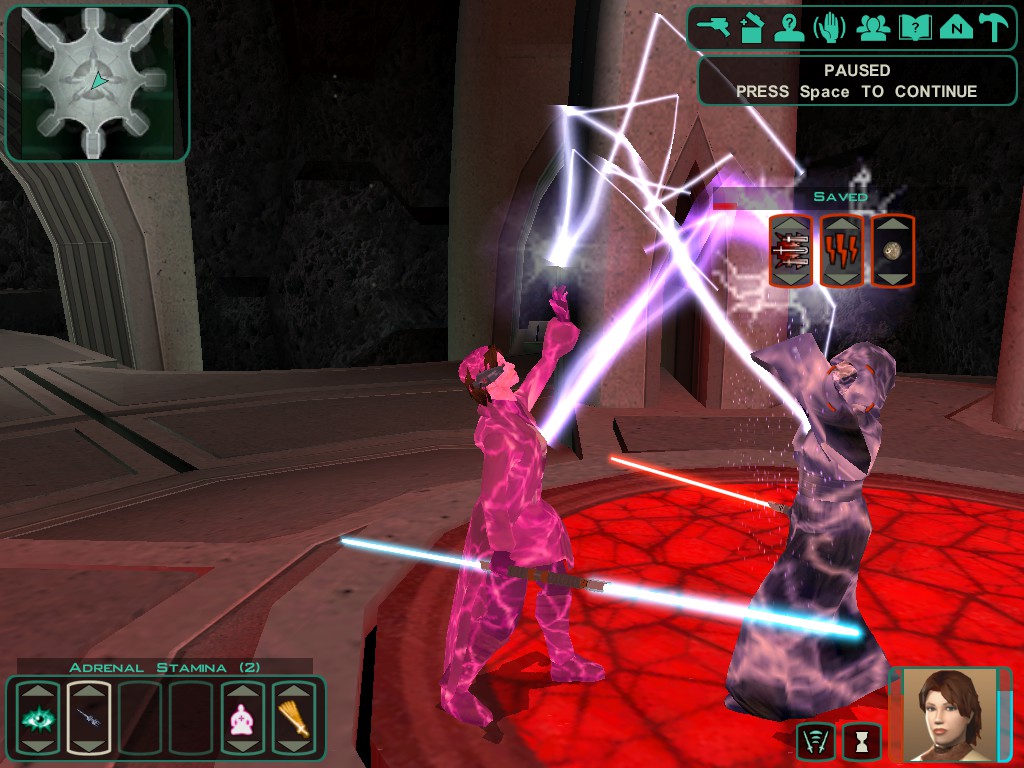The height and width of the screenshot is (768, 1024).
Task: Open the character sheet silhouette icon
Action: click(790, 28)
